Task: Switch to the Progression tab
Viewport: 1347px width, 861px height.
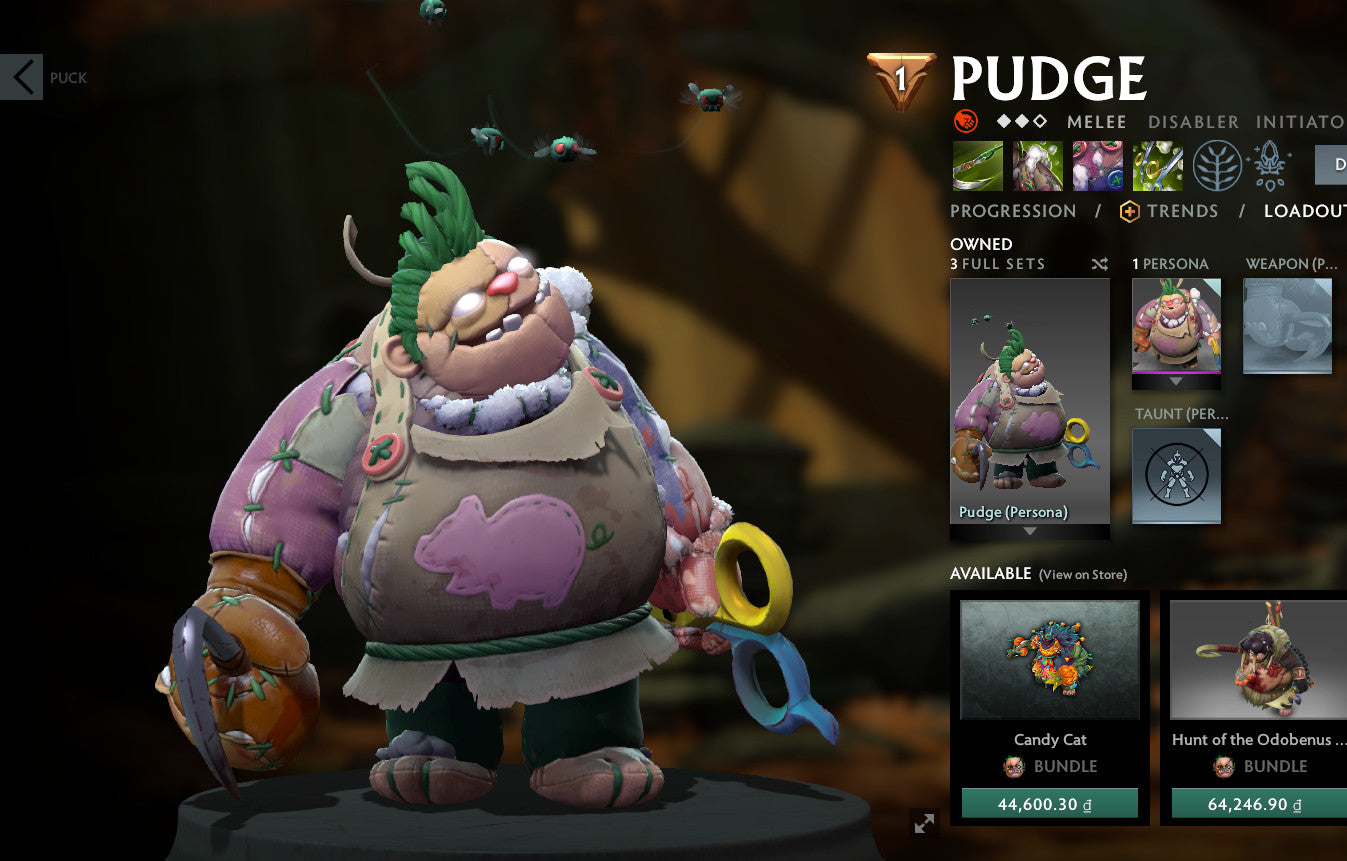Action: 1013,211
